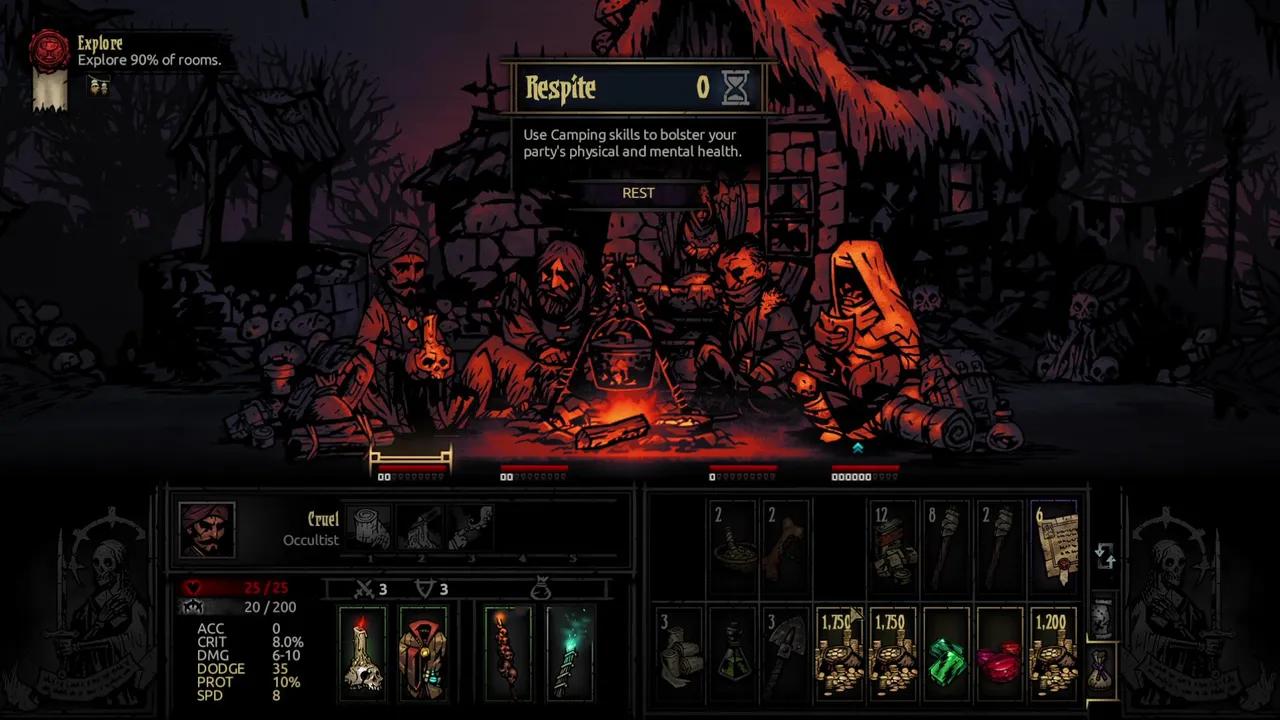Select the bead-string candle trinket
Viewport: 1280px width, 720px height.
tap(508, 652)
